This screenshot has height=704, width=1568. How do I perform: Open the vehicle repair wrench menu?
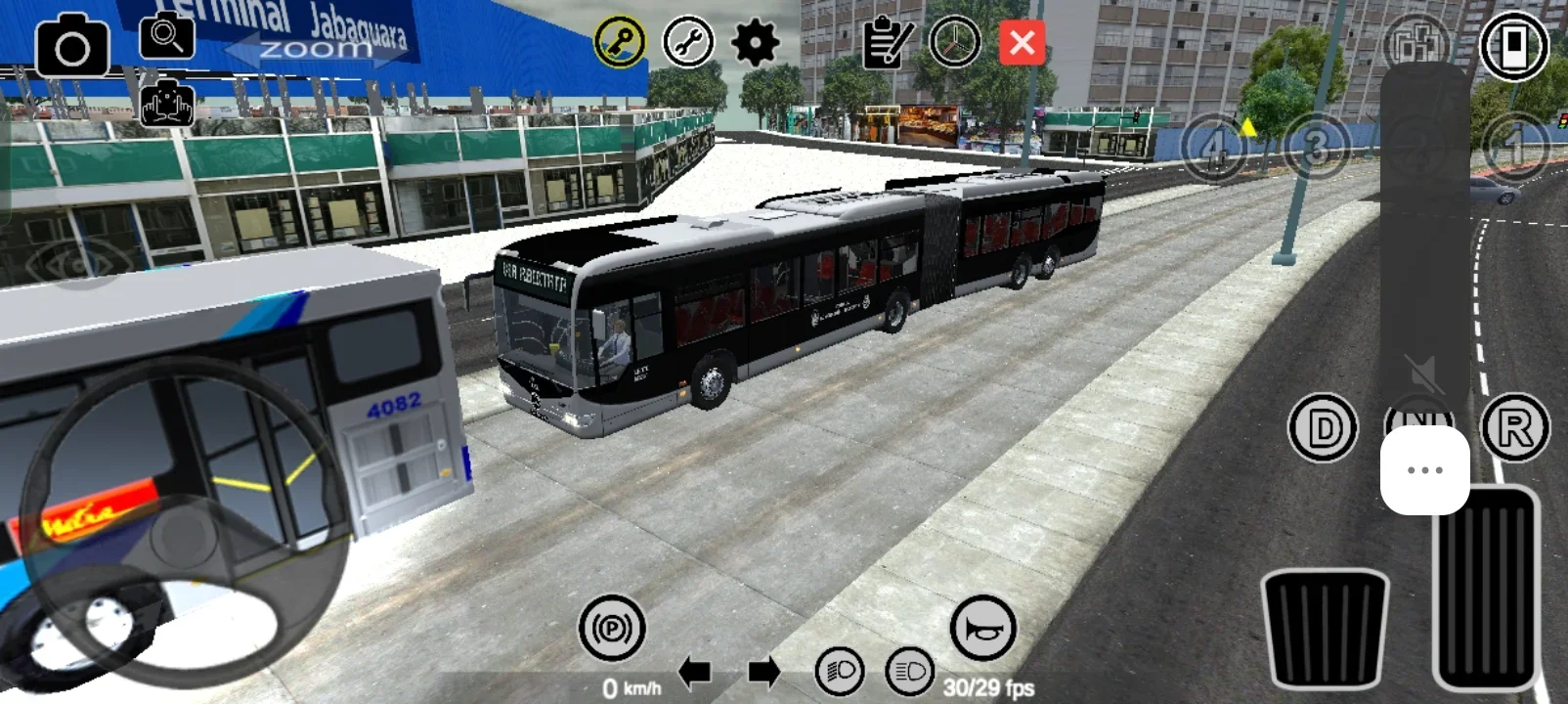pos(690,41)
